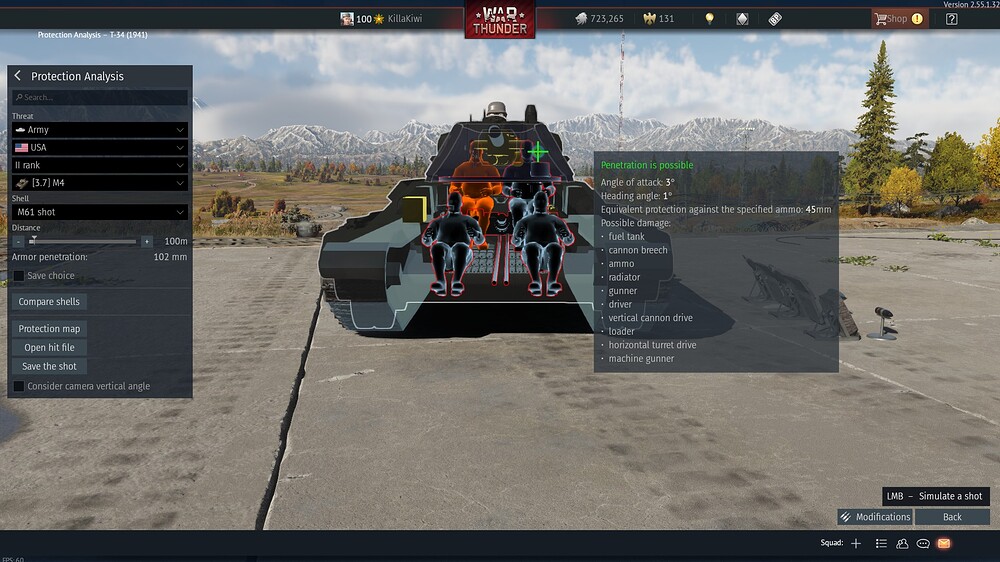The height and width of the screenshot is (562, 1000).
Task: Open the Army threat type dropdown
Action: (x=100, y=130)
